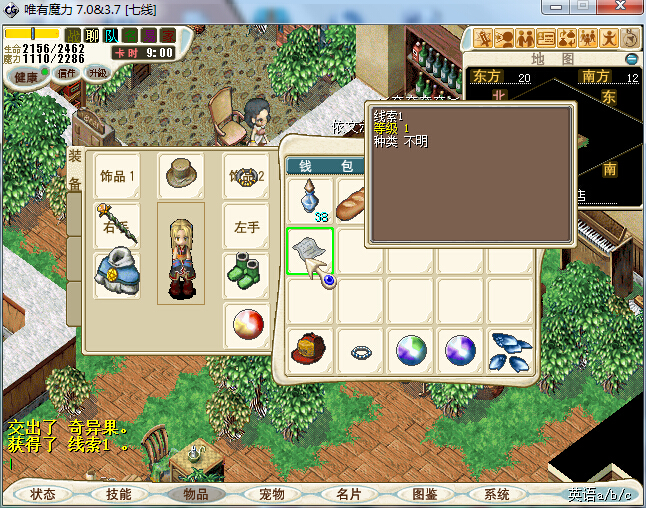Open the 图鉴 illustrated guide menu

(x=423, y=494)
